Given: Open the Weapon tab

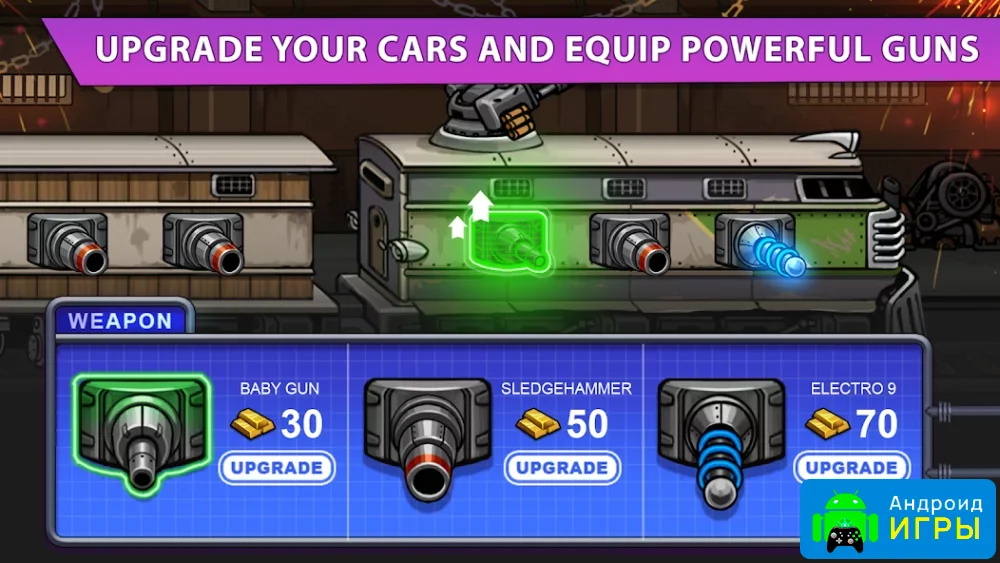Looking at the screenshot, I should (x=120, y=321).
